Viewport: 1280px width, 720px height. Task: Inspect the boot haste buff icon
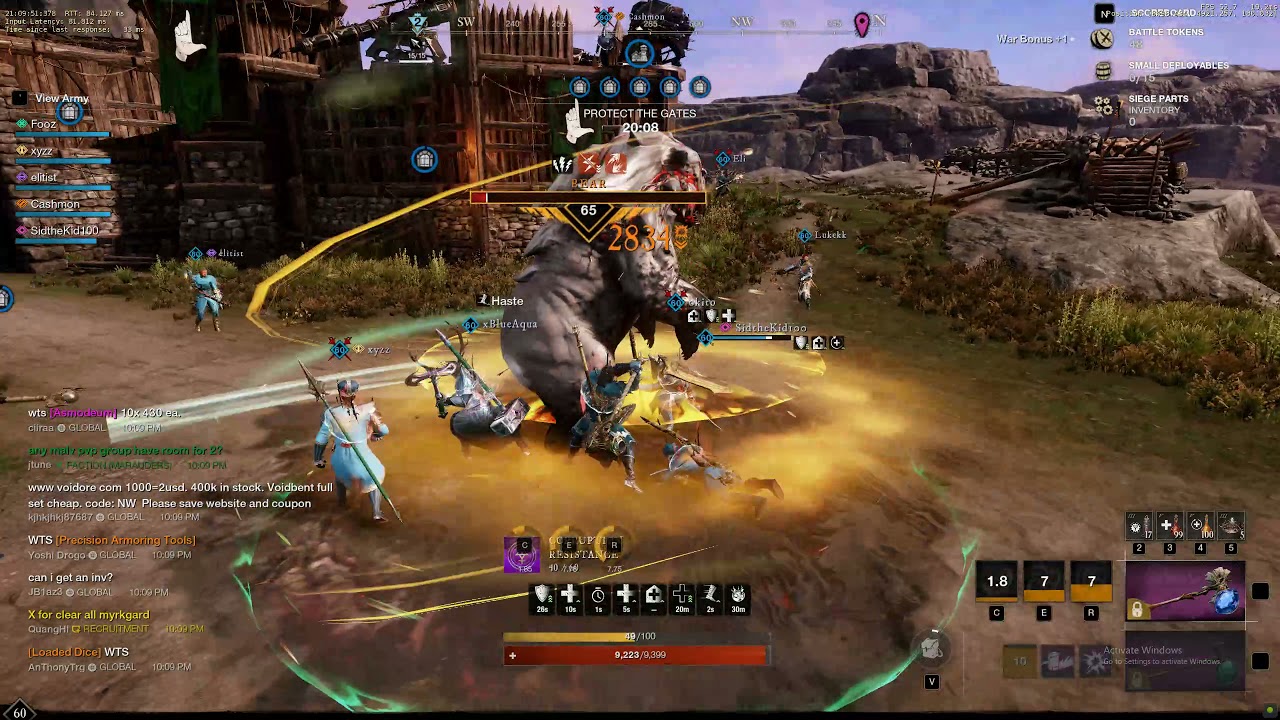tap(710, 596)
